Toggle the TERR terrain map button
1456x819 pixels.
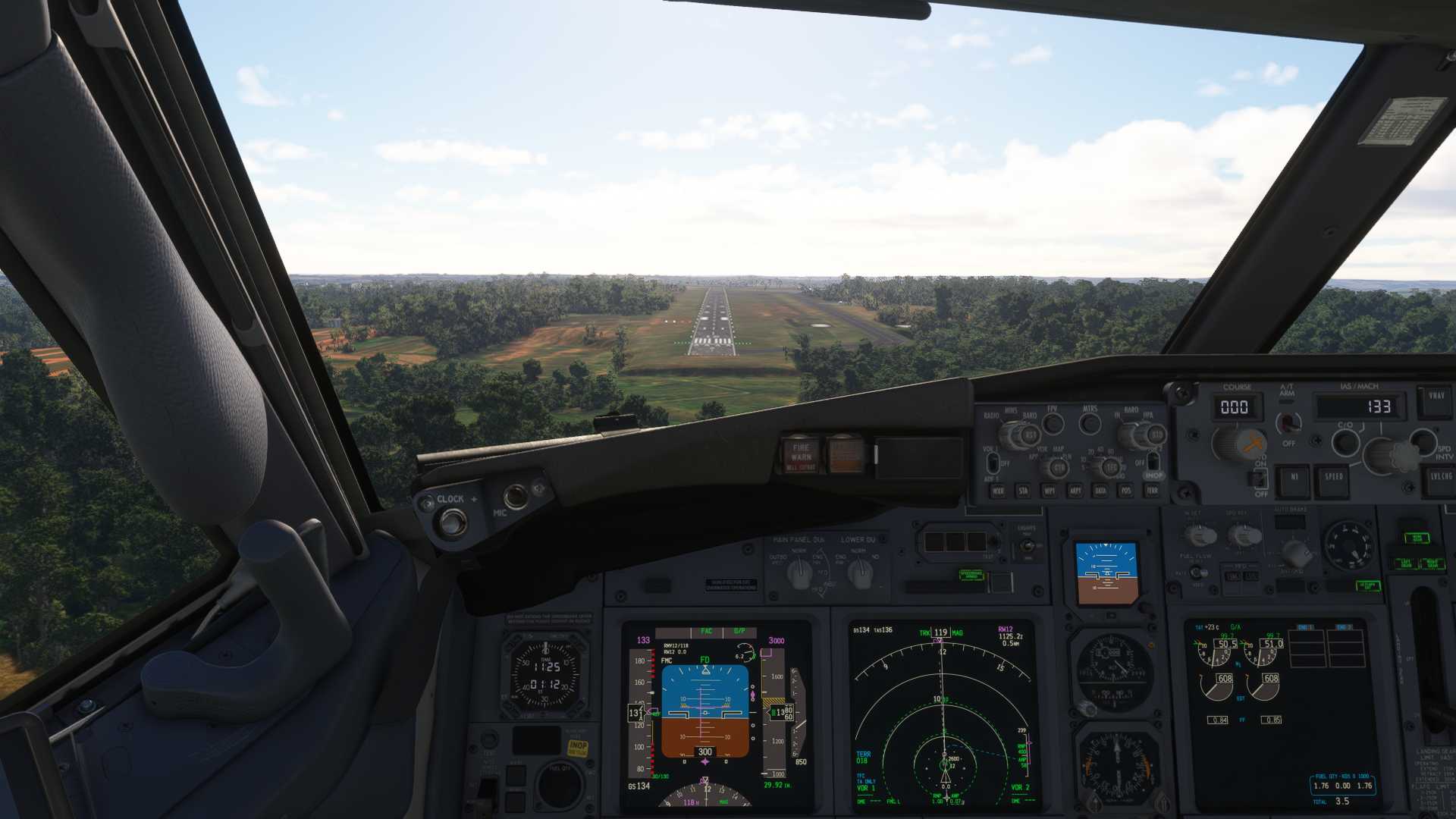(1152, 491)
